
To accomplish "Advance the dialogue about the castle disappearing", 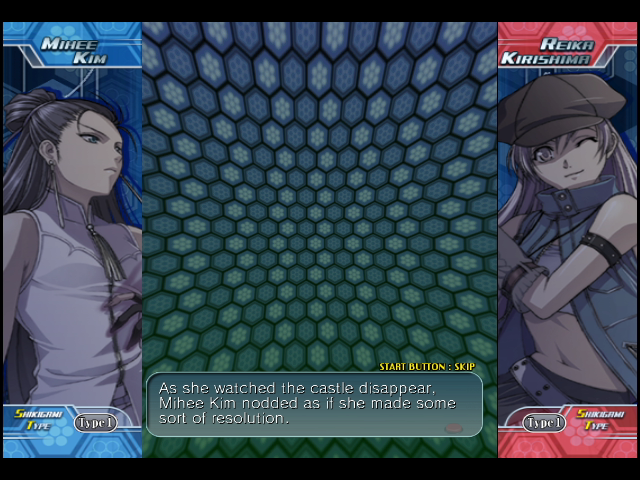I will tap(314, 404).
